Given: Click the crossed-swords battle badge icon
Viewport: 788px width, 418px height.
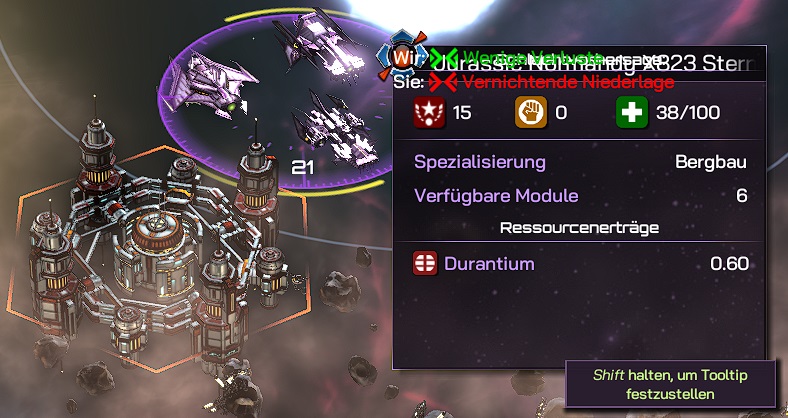Looking at the screenshot, I should point(403,56).
